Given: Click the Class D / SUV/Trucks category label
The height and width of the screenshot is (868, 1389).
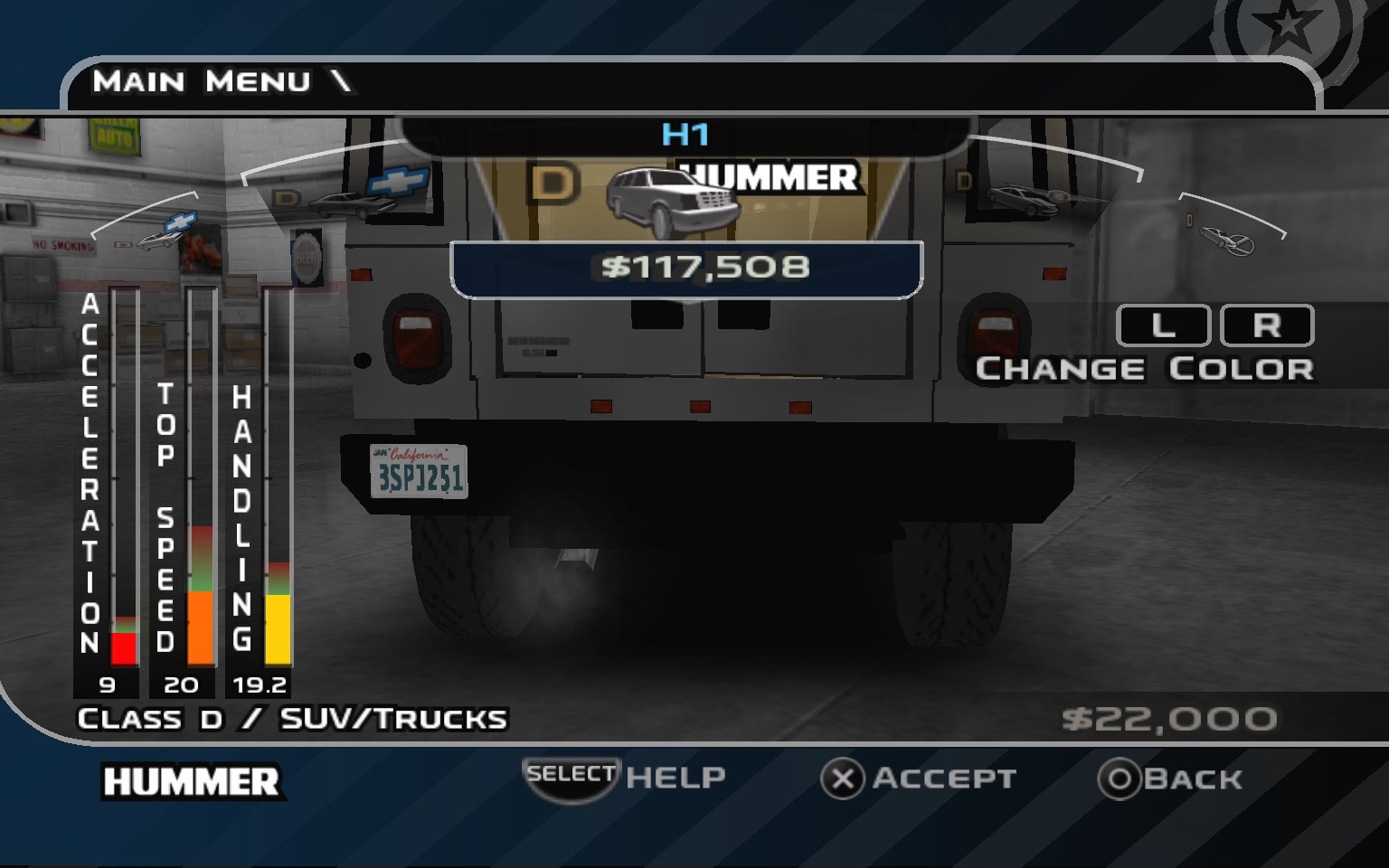Looking at the screenshot, I should coord(293,719).
